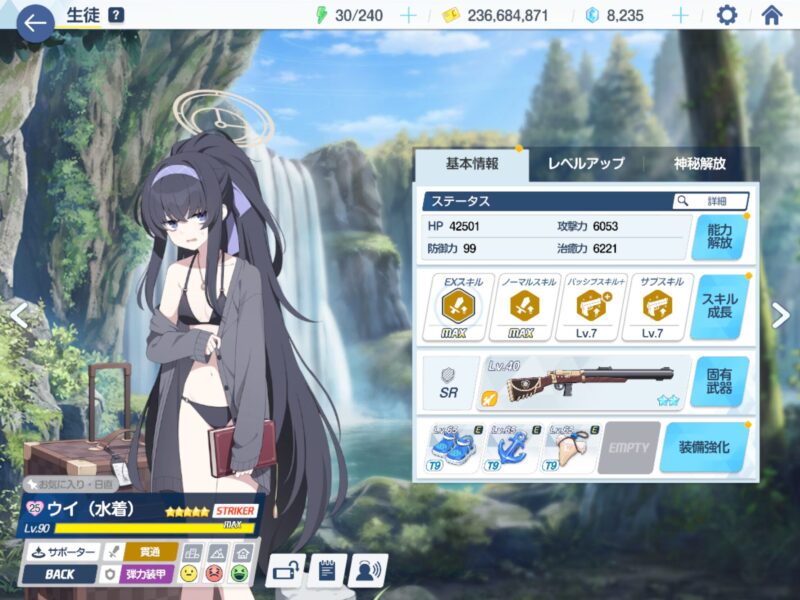This screenshot has width=800, height=600.
Task: Click the 装備強化 equipment enhance button
Action: (x=703, y=447)
